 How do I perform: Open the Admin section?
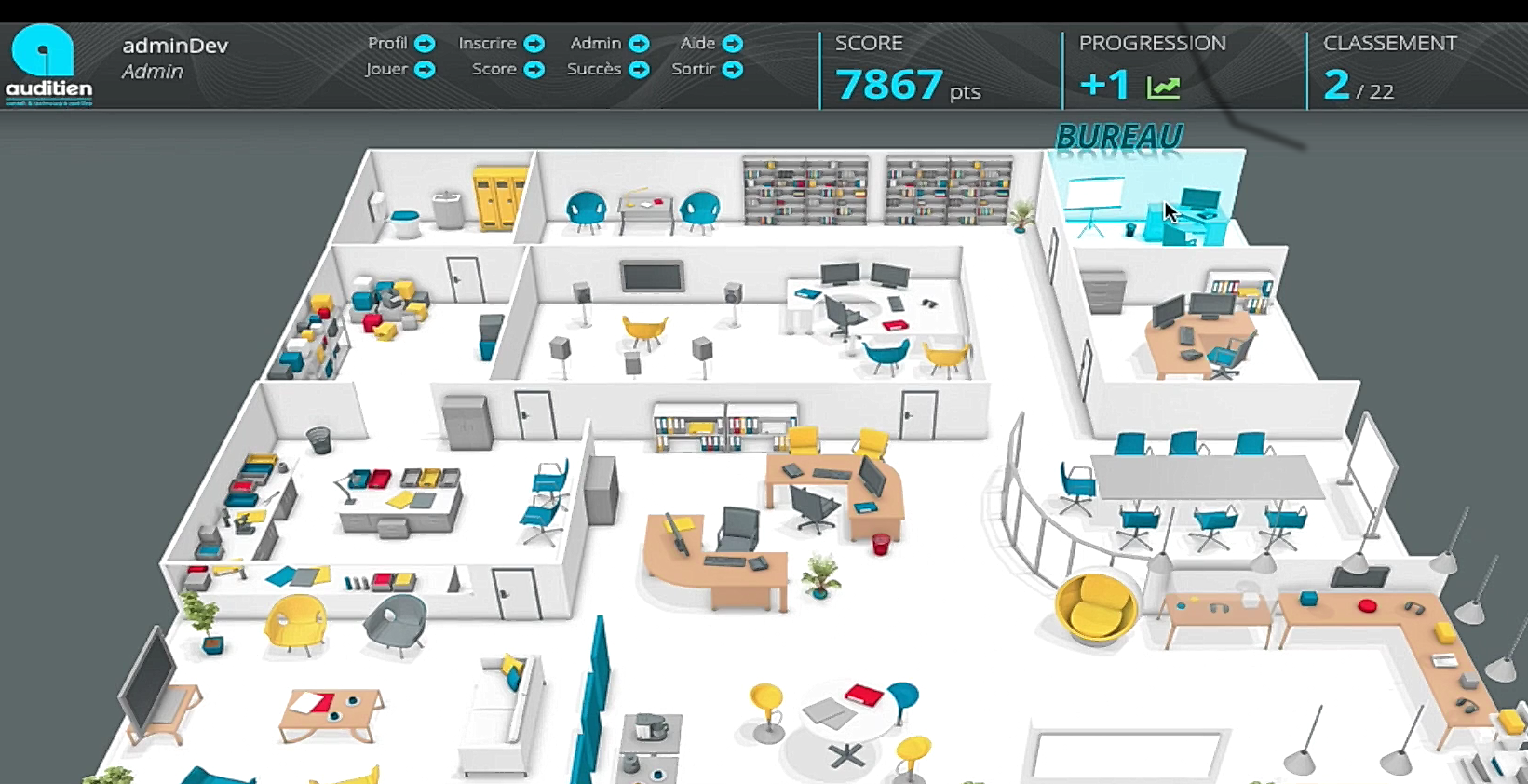(x=608, y=44)
